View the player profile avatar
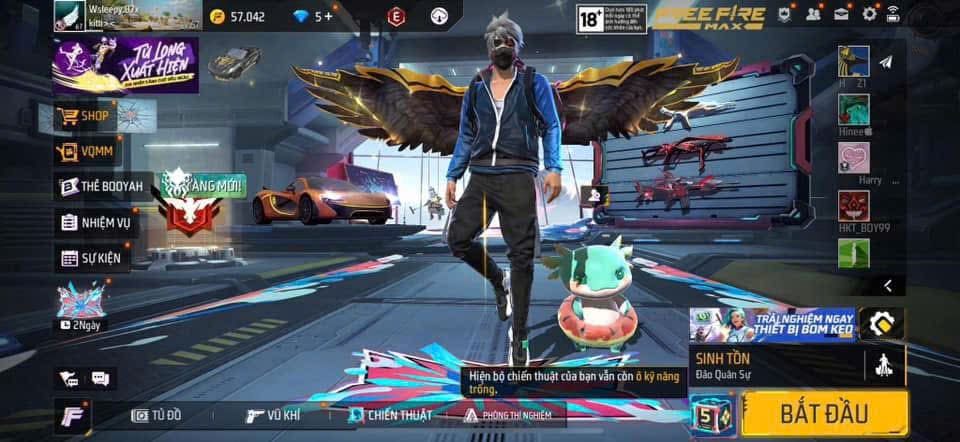960x442 pixels. pos(70,15)
